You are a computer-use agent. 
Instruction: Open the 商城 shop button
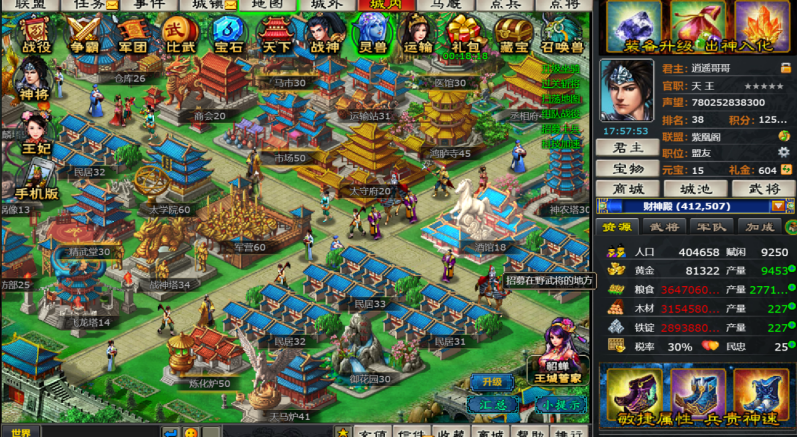[626, 189]
